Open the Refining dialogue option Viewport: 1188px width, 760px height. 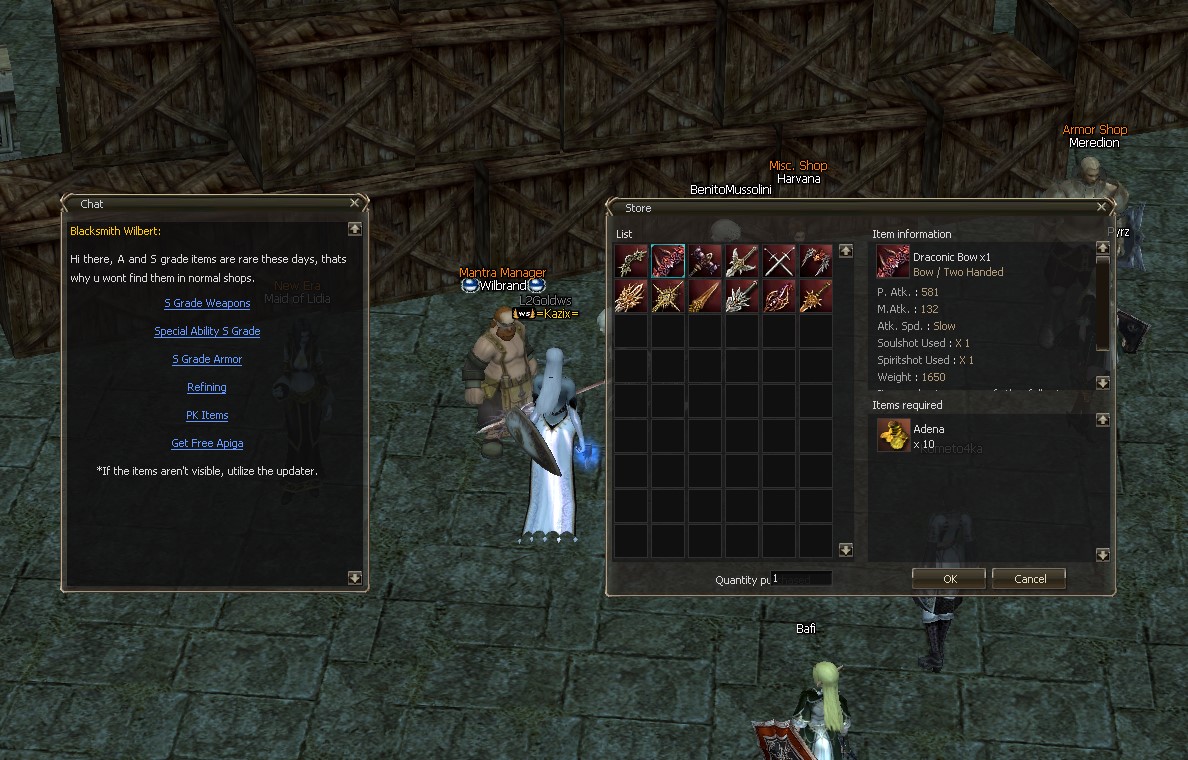pos(207,388)
